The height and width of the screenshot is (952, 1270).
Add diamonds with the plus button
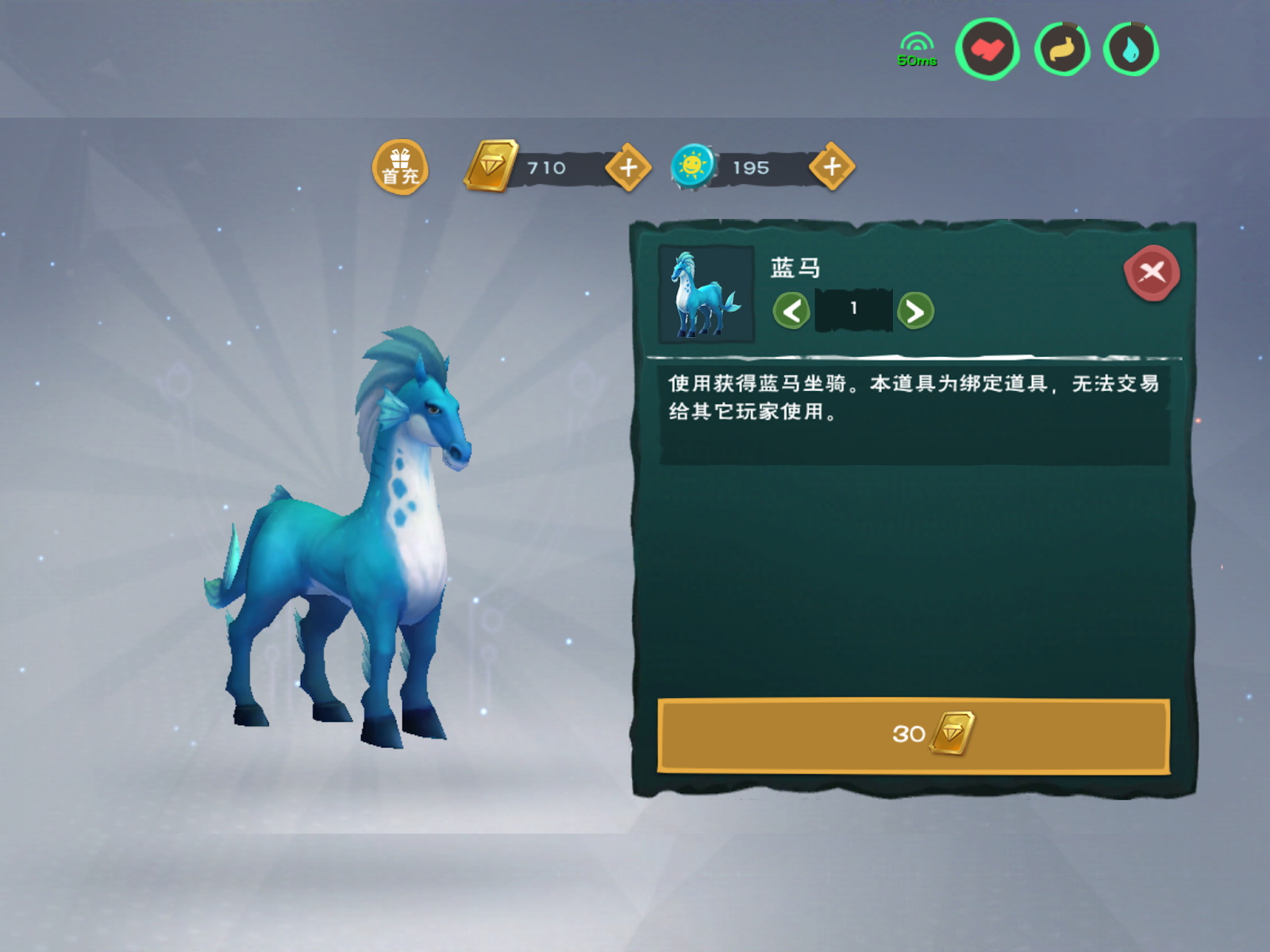[x=628, y=167]
